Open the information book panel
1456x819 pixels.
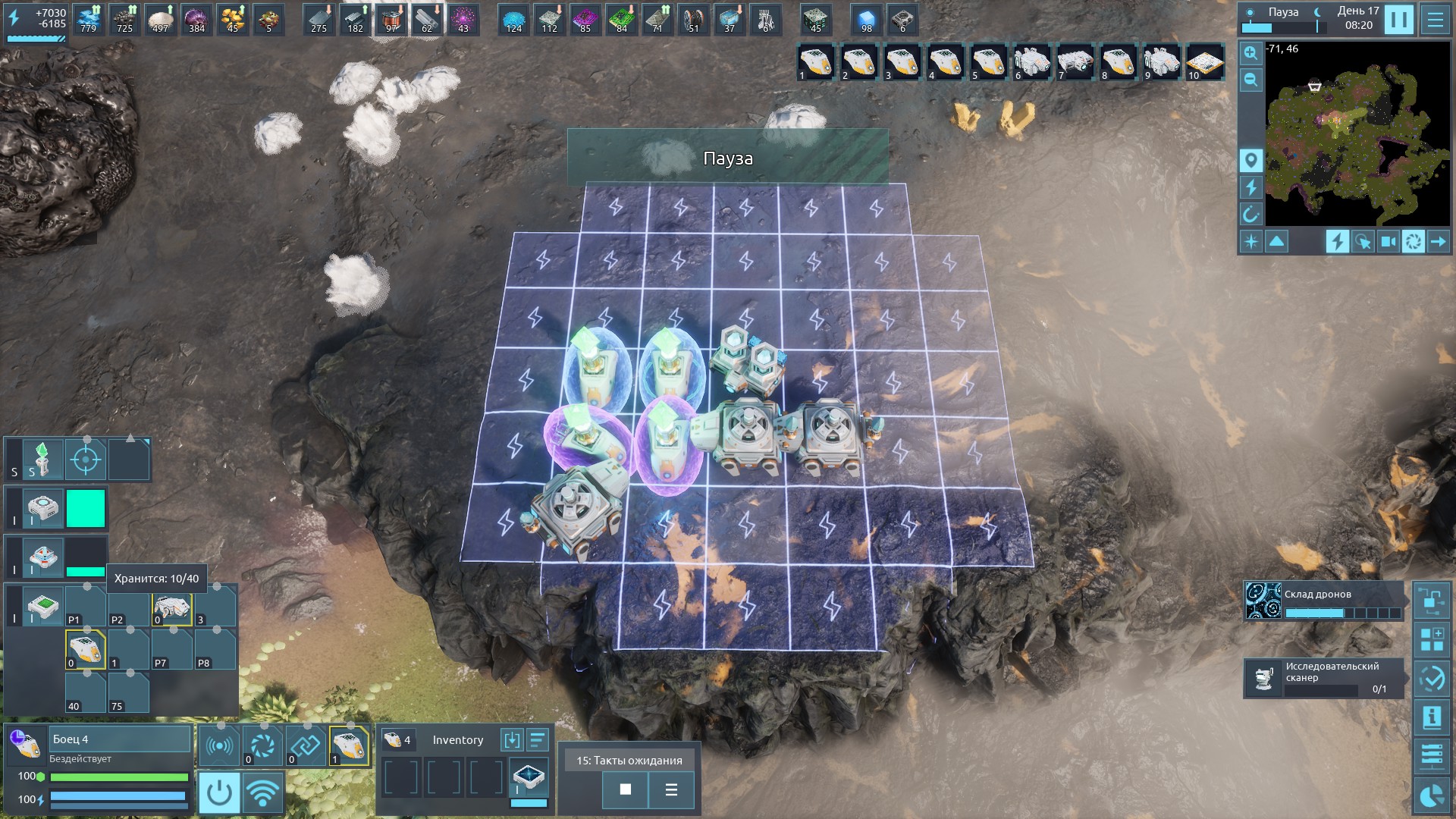[1432, 717]
